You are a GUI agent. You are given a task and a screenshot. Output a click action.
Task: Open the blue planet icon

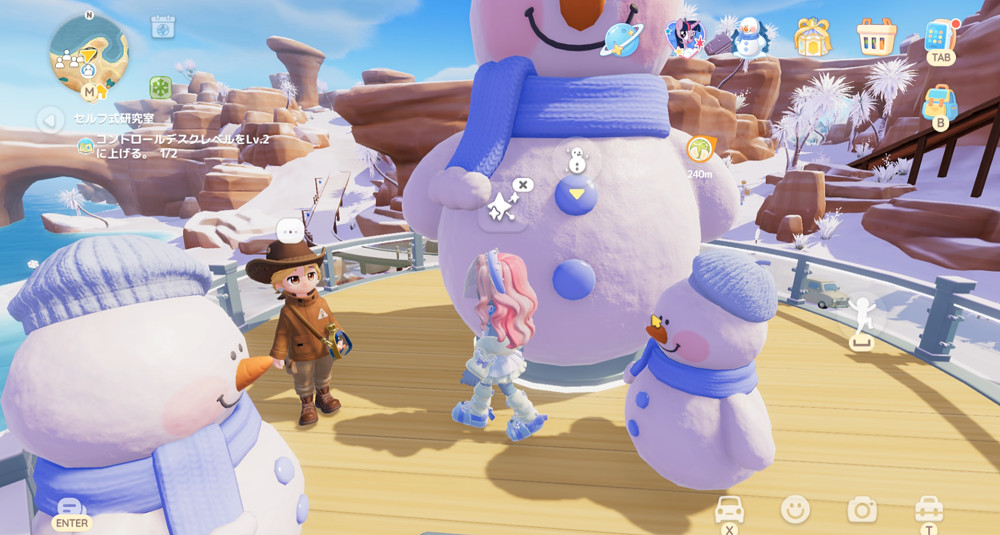[621, 38]
